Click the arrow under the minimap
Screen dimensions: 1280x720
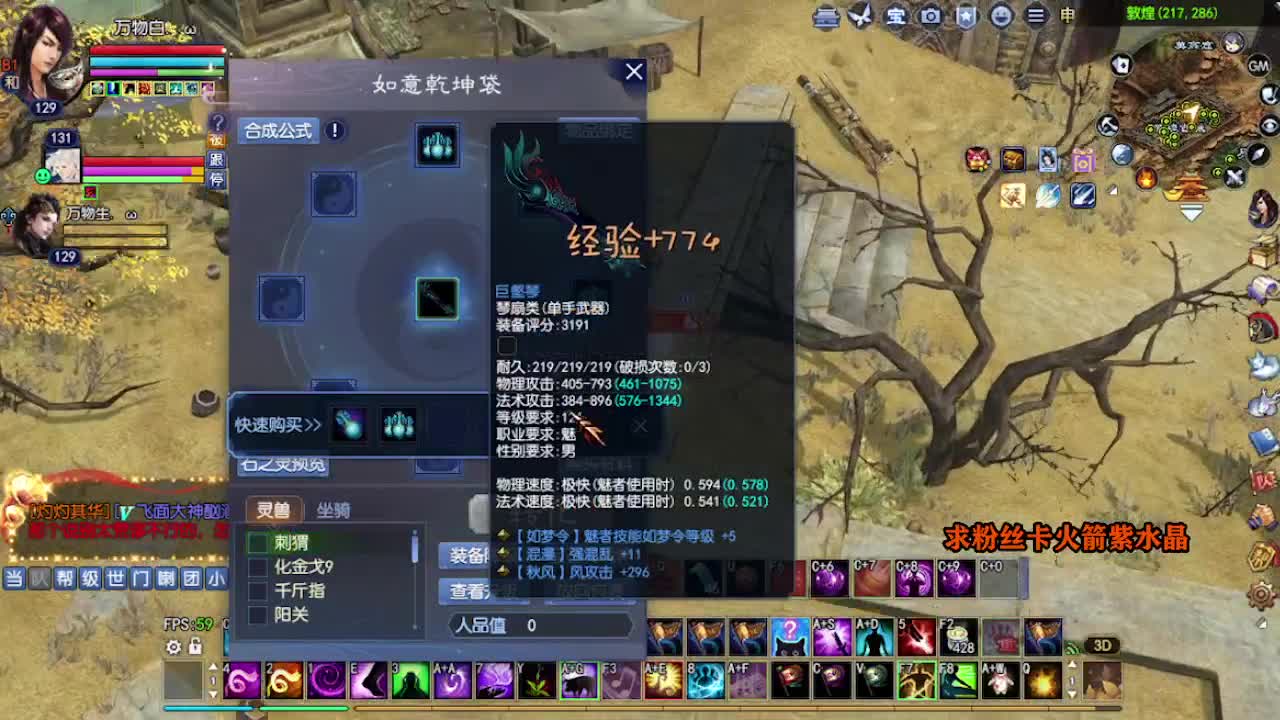pyautogui.click(x=1190, y=213)
